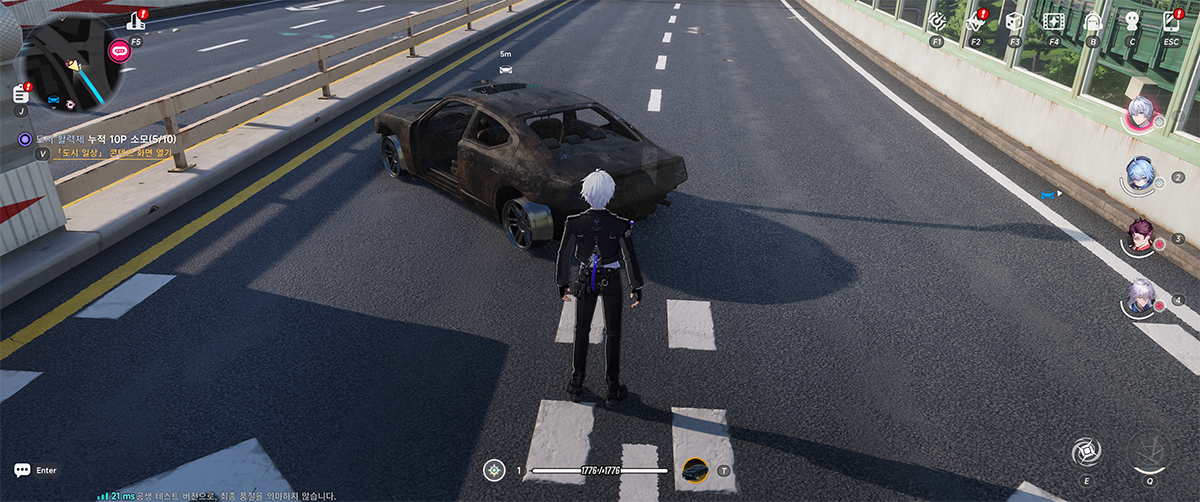Open the backpack inventory

pos(1093,21)
